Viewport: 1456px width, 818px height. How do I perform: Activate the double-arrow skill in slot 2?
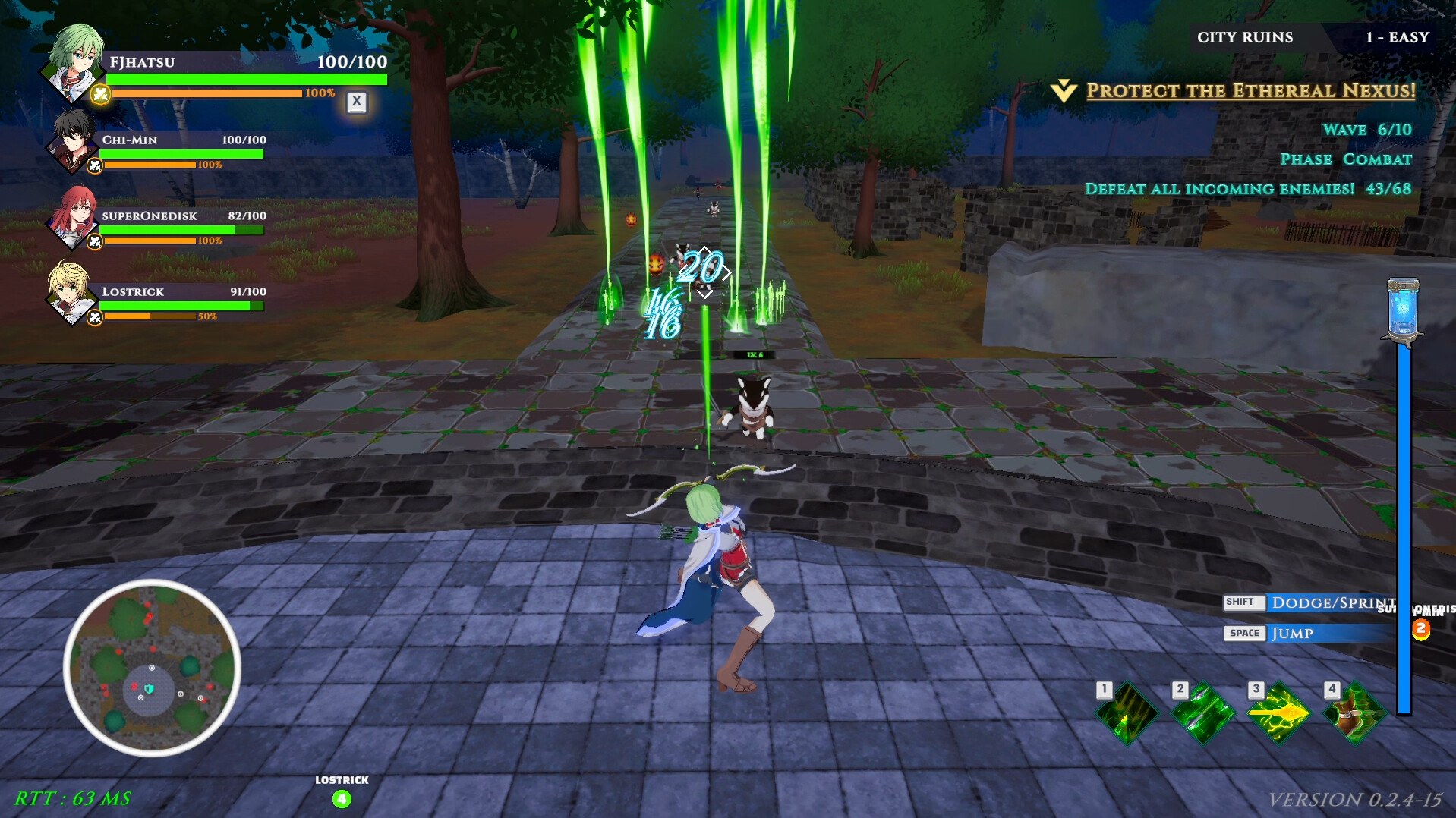coord(1203,713)
